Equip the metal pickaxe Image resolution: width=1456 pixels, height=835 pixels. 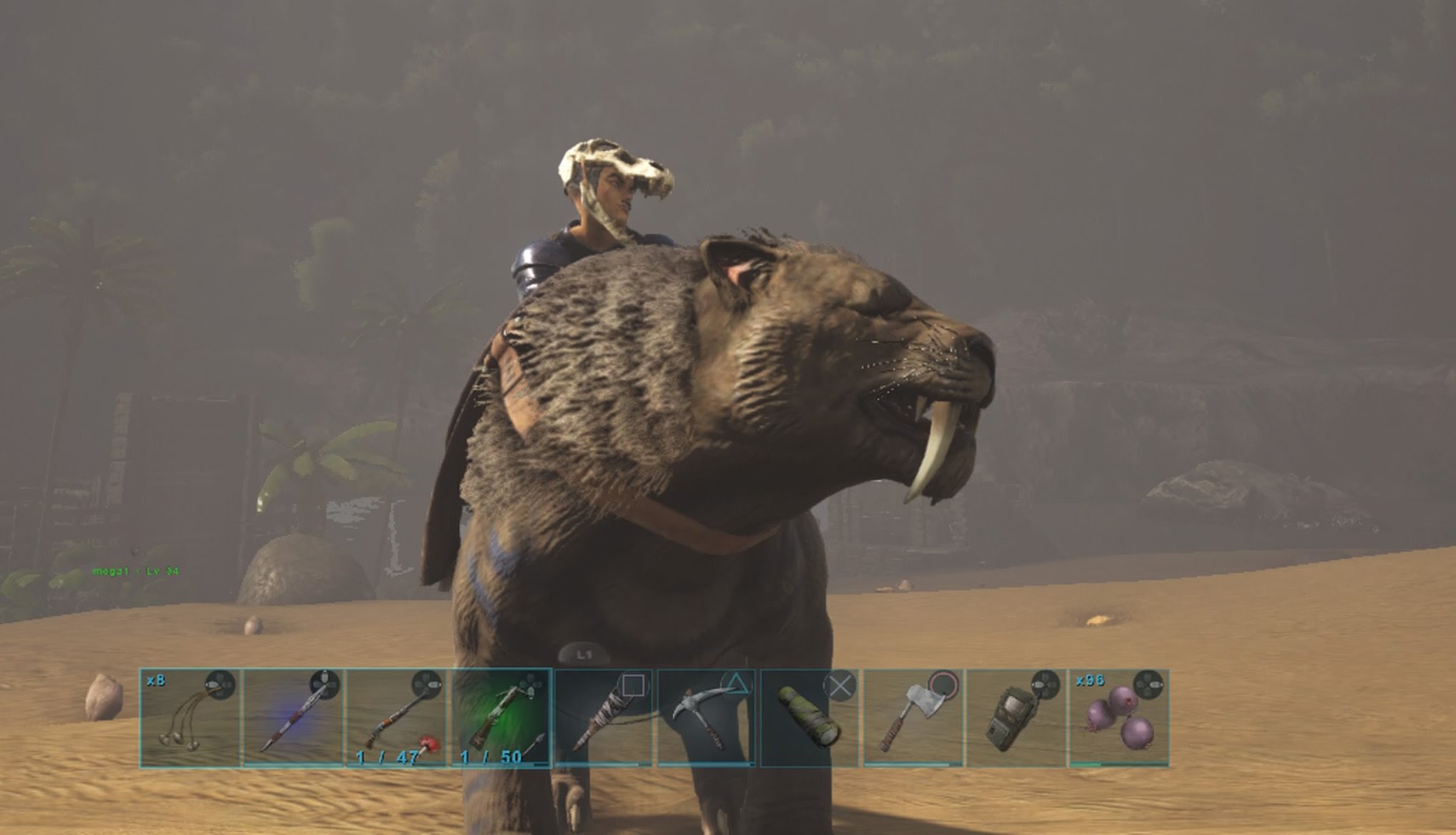click(x=706, y=718)
